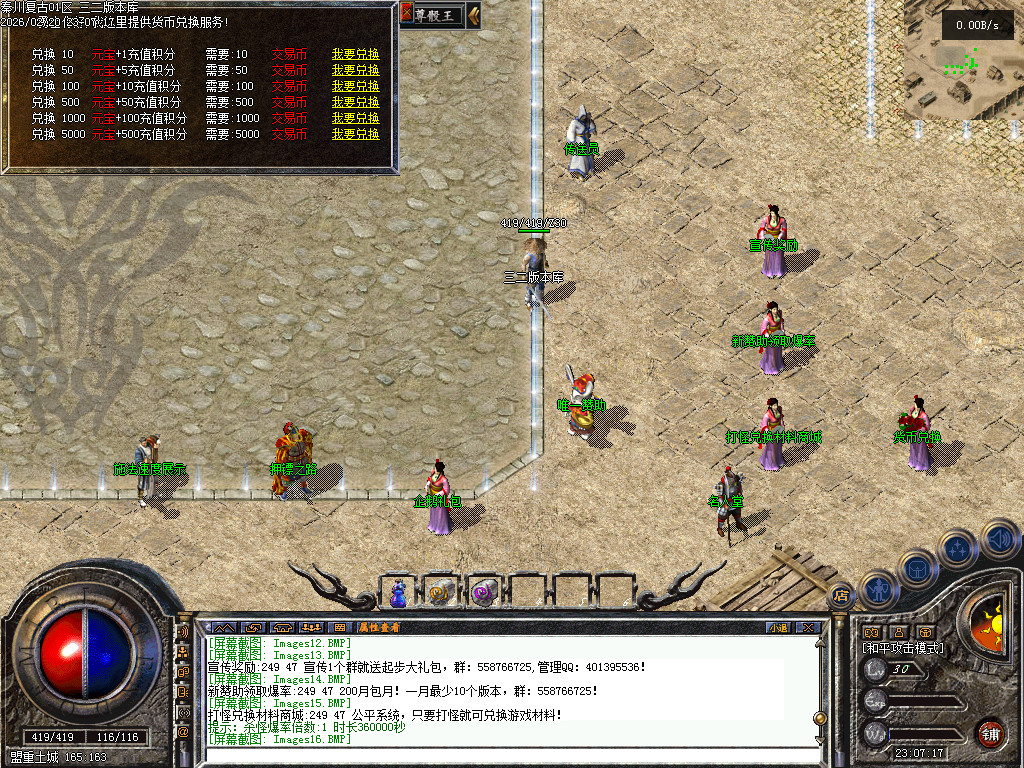This screenshot has width=1024, height=768.
Task: Choose the 50 Yuanbao exchange link
Action: [x=355, y=70]
